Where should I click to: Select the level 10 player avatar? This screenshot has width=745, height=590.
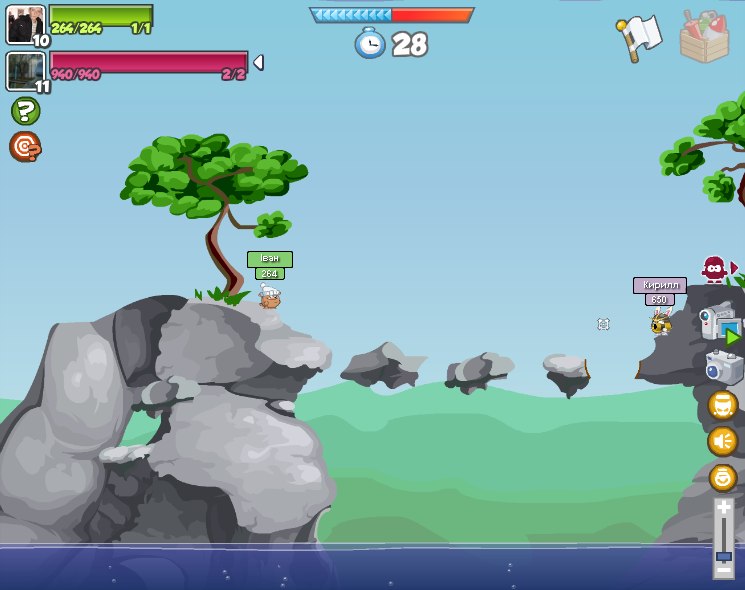coord(25,24)
